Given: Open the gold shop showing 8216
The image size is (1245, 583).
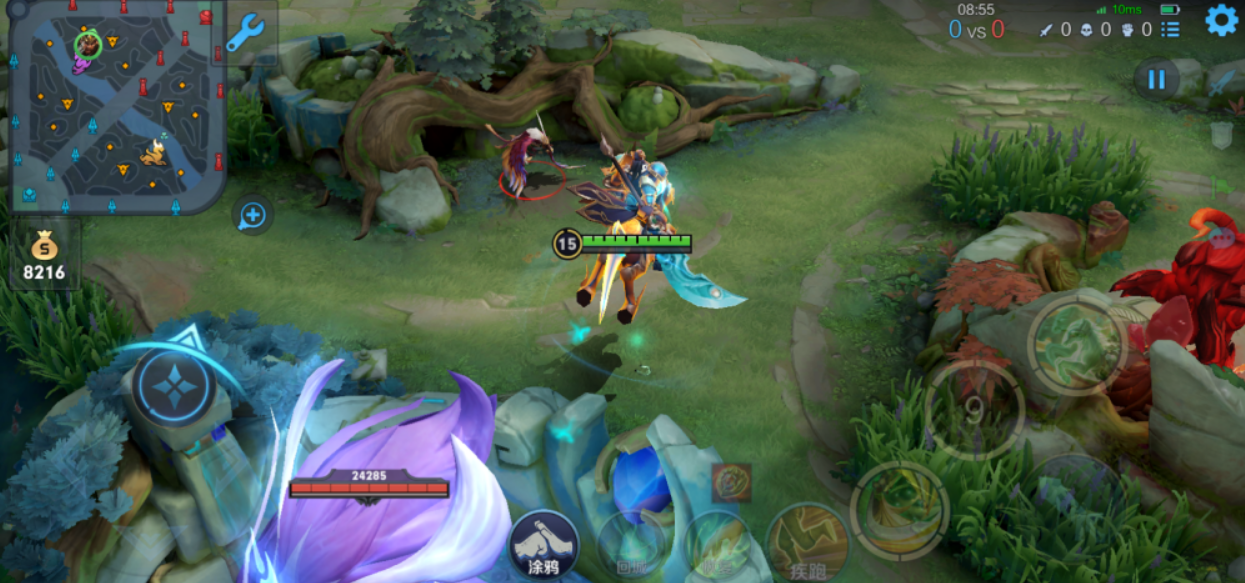Looking at the screenshot, I should point(45,256).
